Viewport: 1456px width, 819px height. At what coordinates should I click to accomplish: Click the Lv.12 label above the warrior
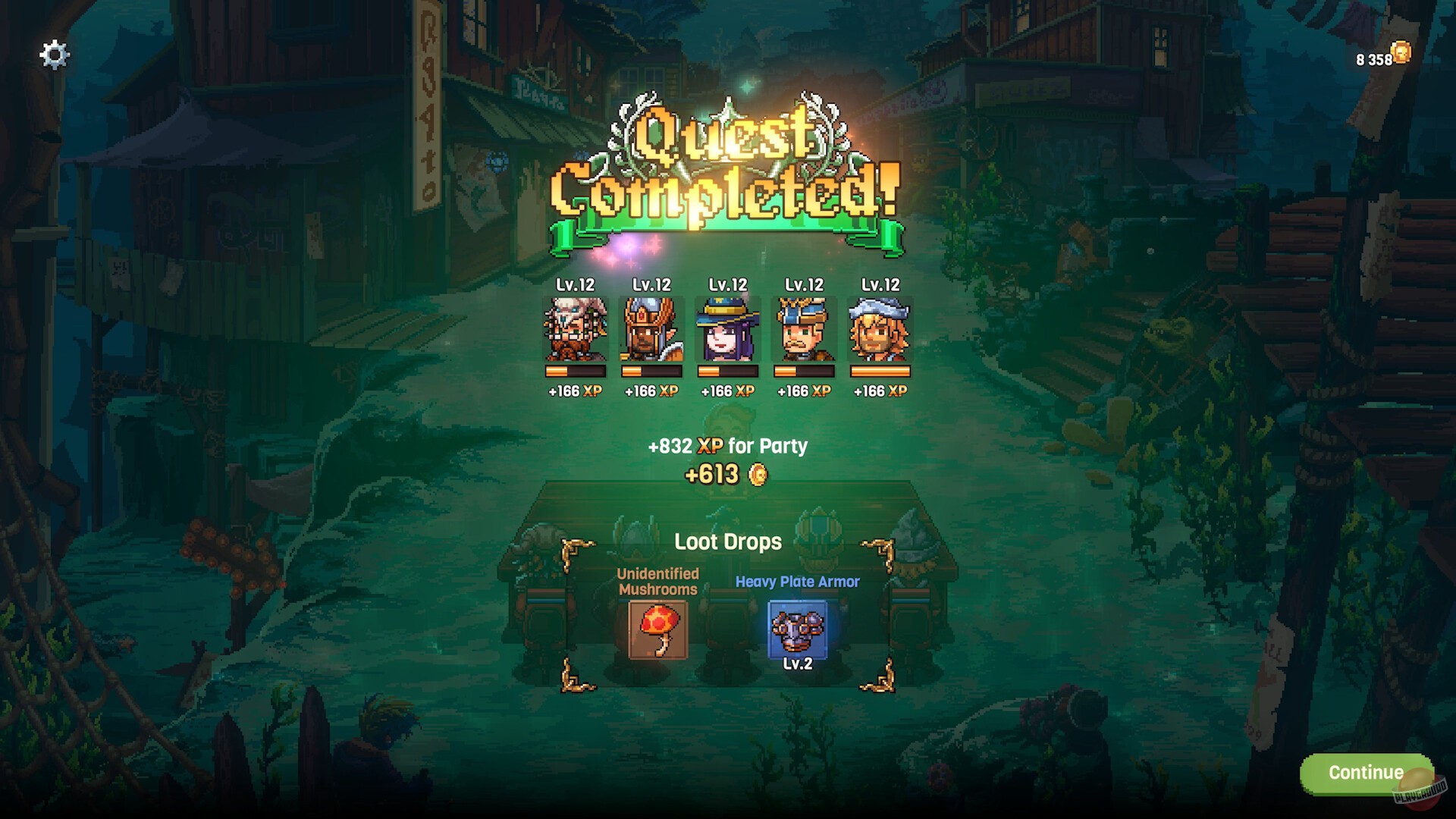651,285
